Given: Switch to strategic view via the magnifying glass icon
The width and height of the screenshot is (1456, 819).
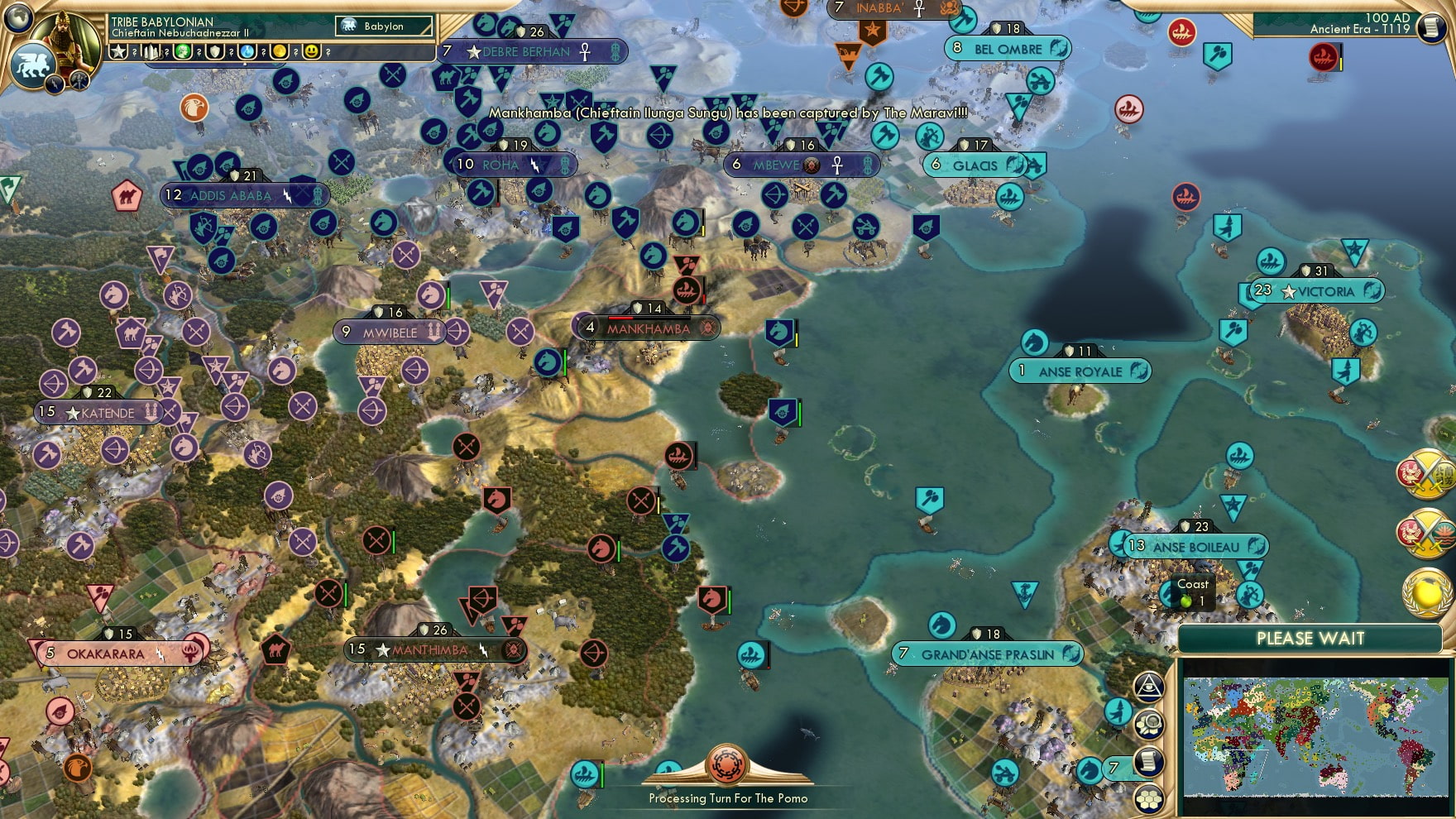Looking at the screenshot, I should (1148, 723).
